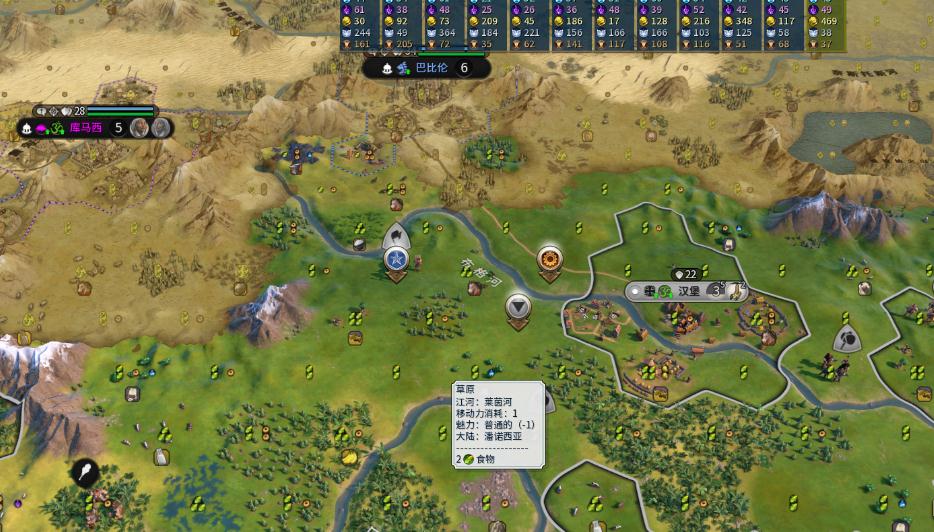The width and height of the screenshot is (934, 532).
Task: Click the Hamburg city-state banner
Action: (x=688, y=290)
